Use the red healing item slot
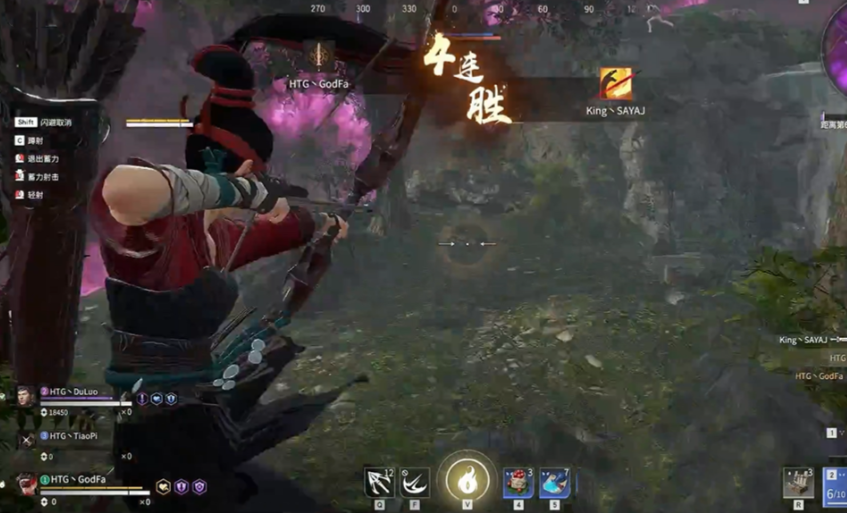The height and width of the screenshot is (513, 847). pos(518,482)
